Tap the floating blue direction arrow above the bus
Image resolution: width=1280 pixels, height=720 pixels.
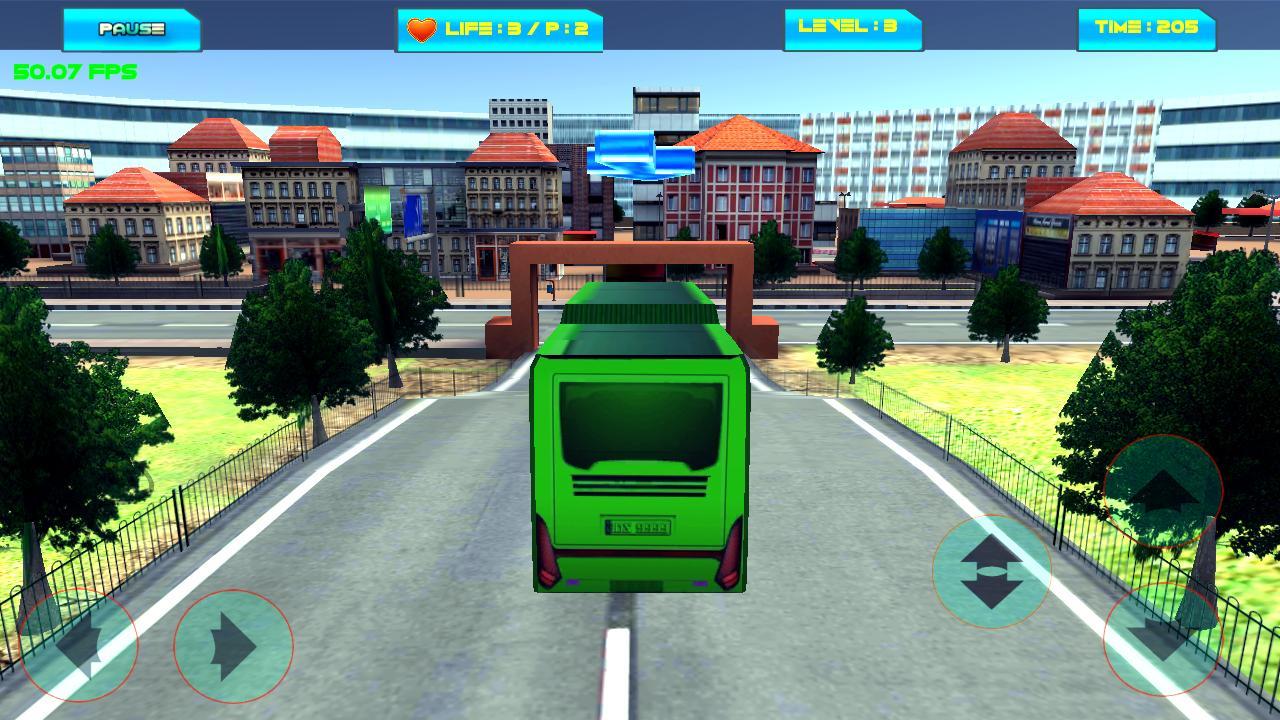(640, 155)
